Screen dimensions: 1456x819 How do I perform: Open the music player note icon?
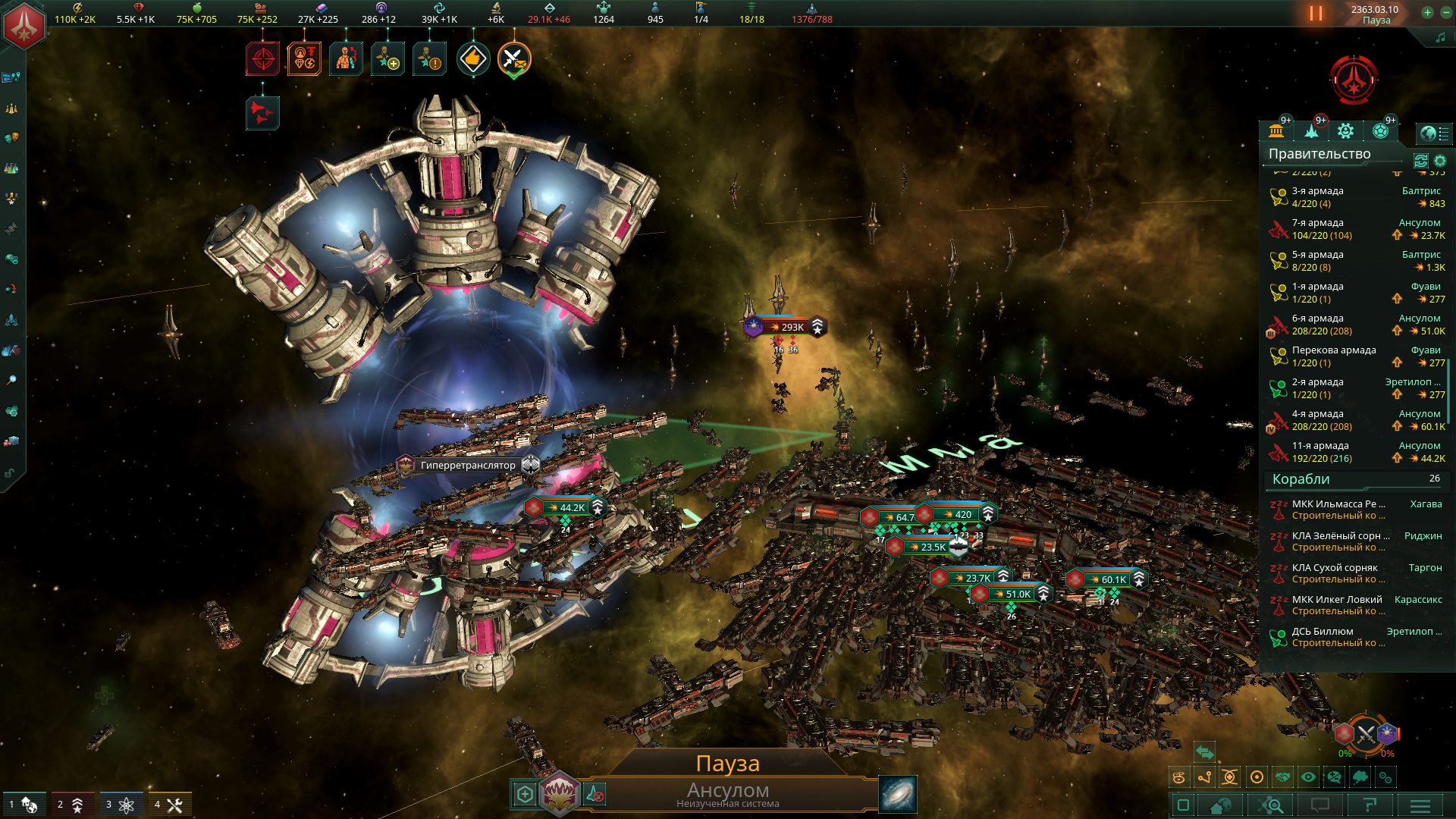point(1440,37)
